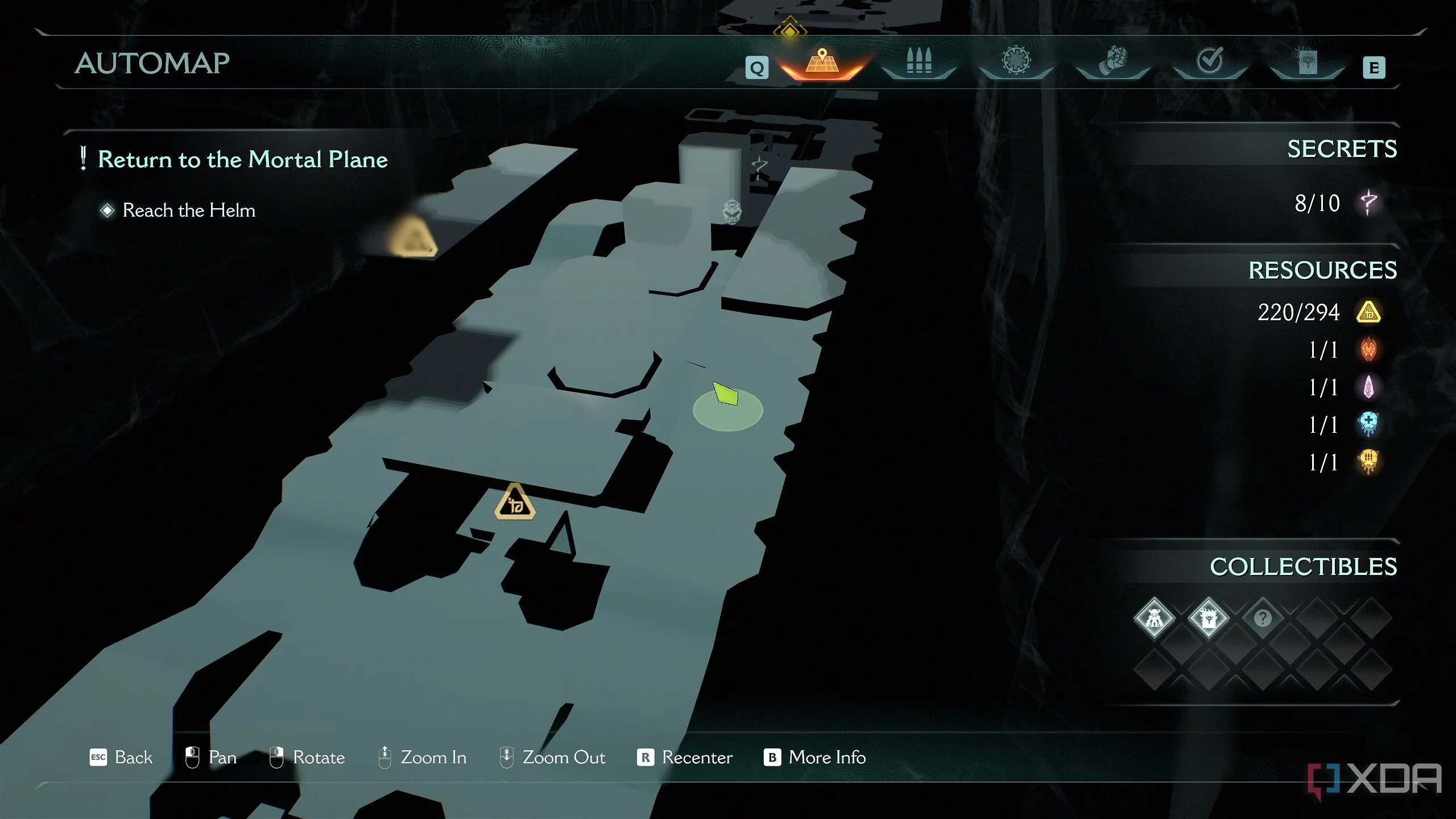
Task: Click the purple Secrets counter icon
Action: (1369, 202)
